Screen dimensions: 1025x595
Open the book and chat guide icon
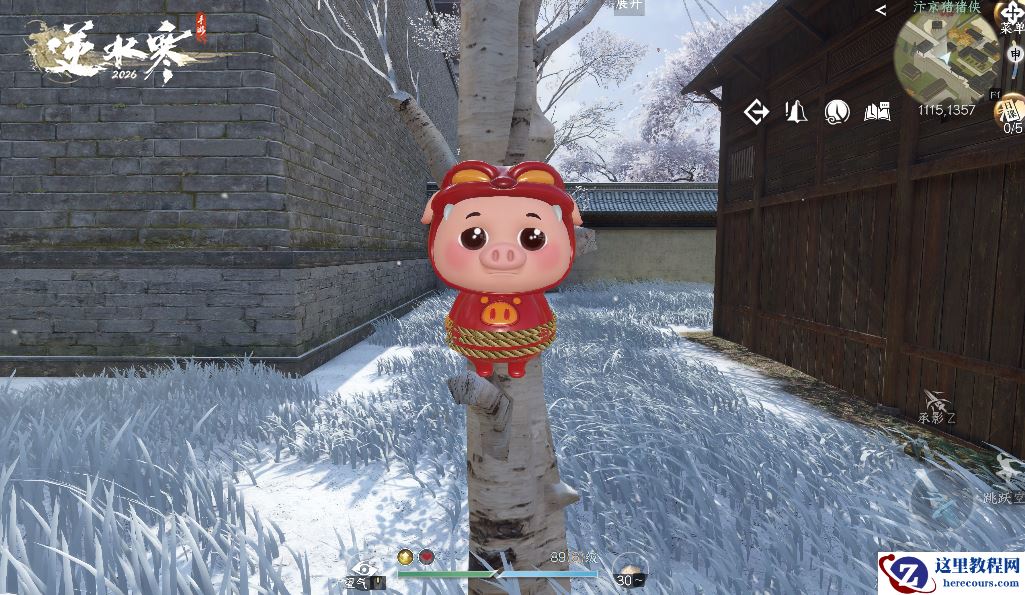pos(877,112)
